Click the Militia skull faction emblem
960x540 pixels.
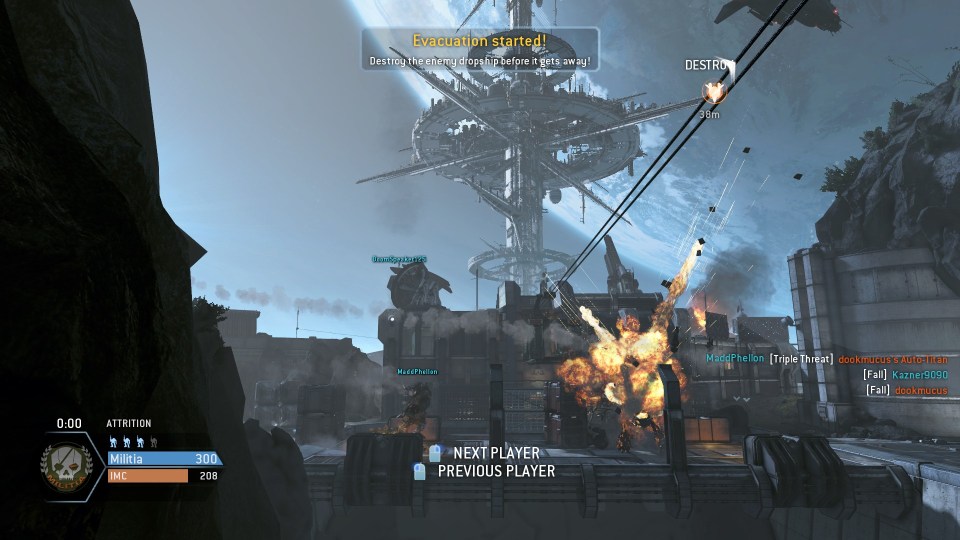coord(67,464)
